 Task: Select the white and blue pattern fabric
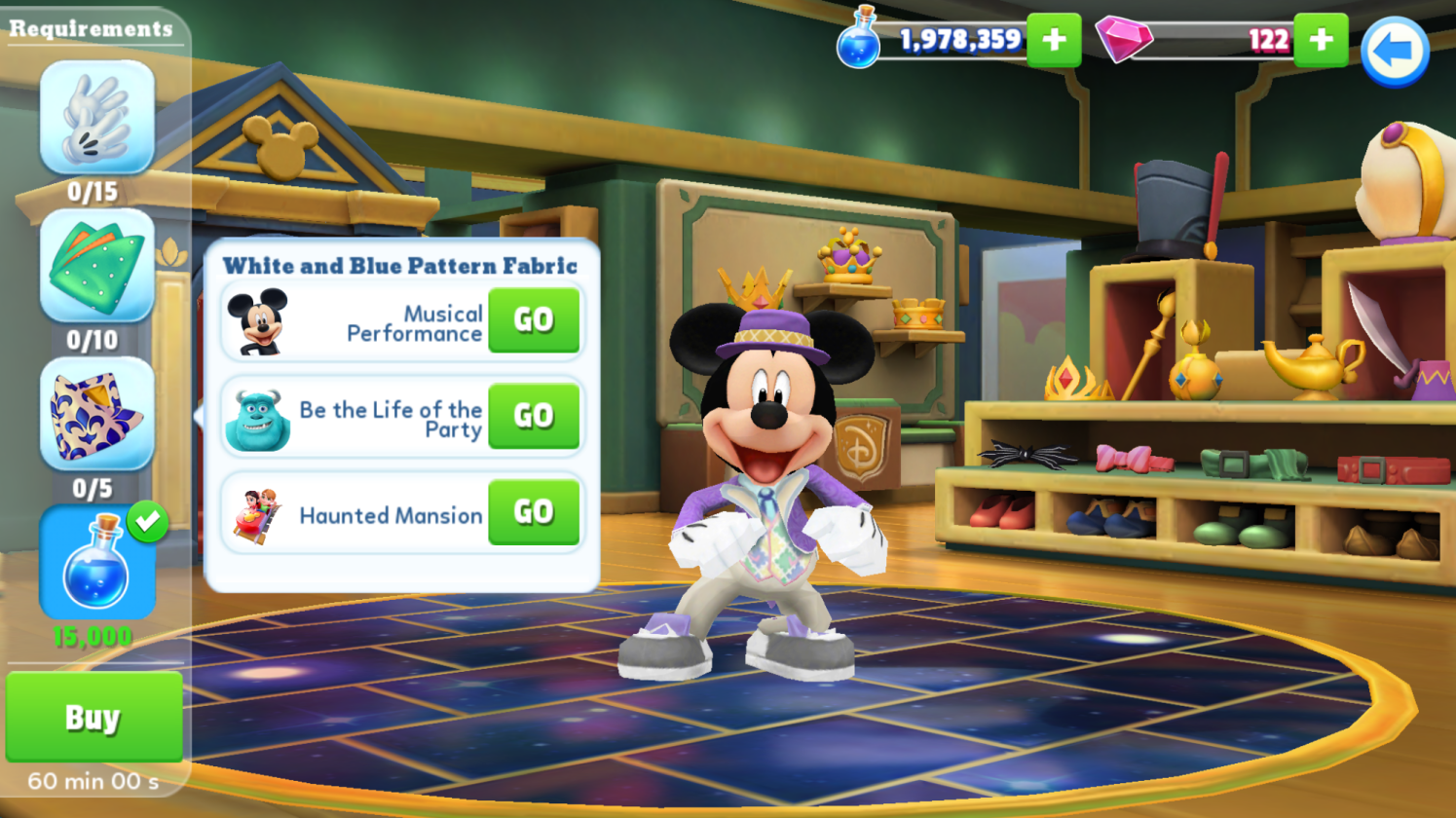tap(96, 415)
